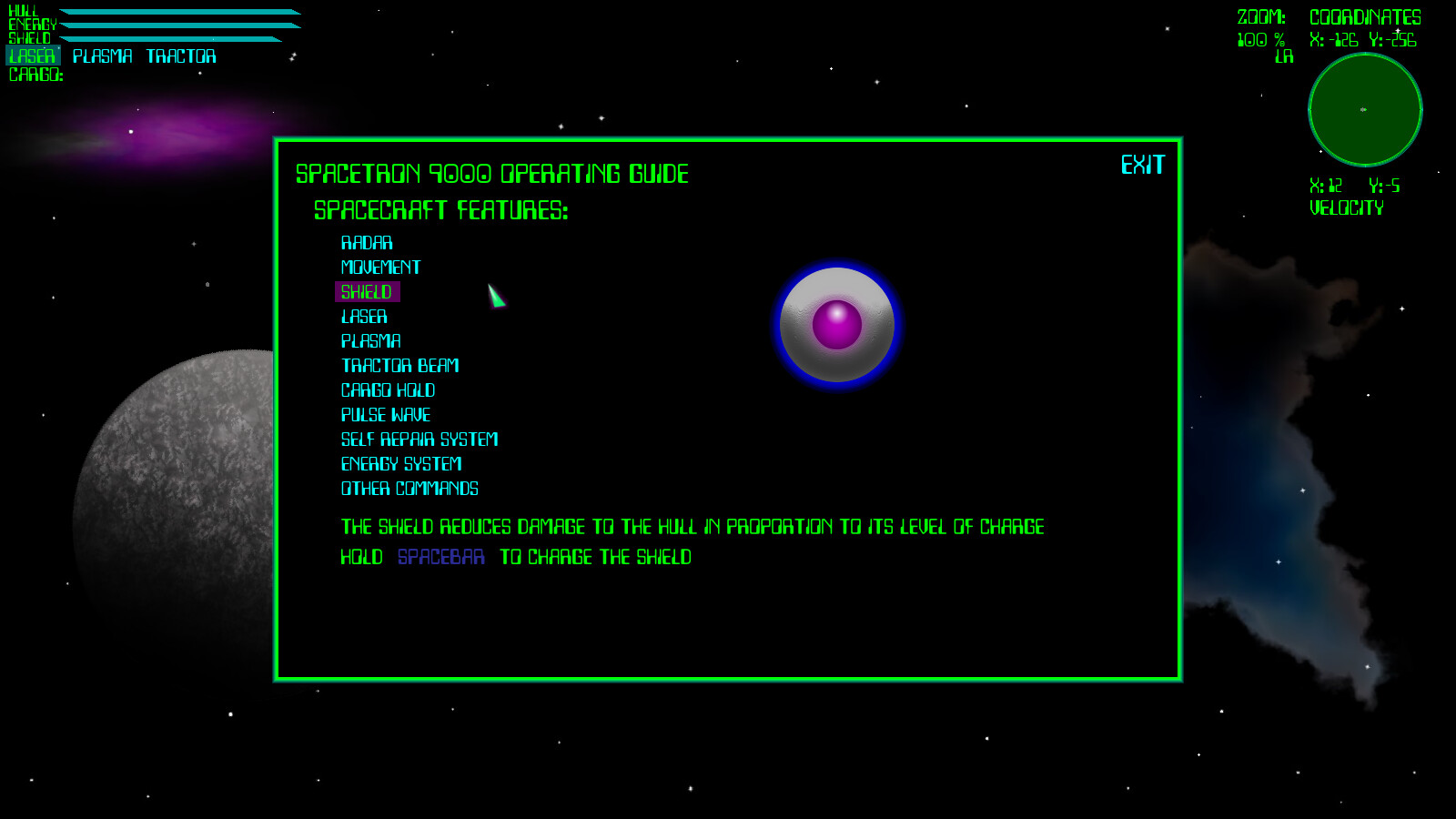Switch to the PLASMA weapon tab
Viewport: 1456px width, 819px height.
coord(103,56)
